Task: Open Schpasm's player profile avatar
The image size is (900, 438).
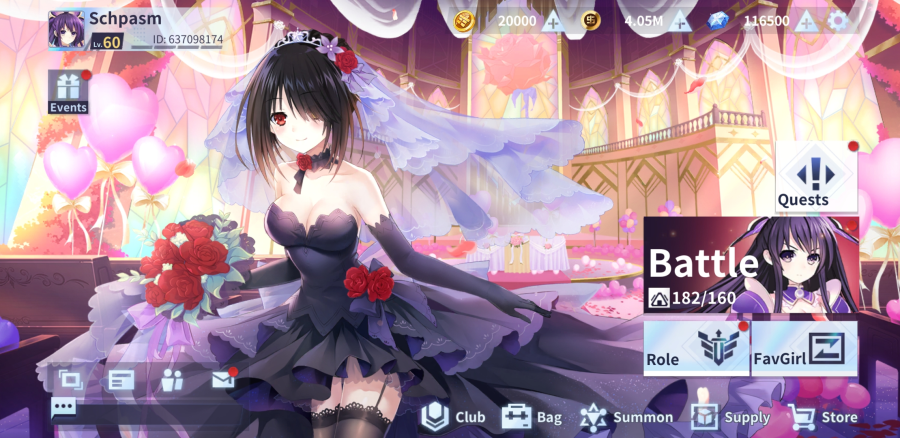Action: point(68,29)
